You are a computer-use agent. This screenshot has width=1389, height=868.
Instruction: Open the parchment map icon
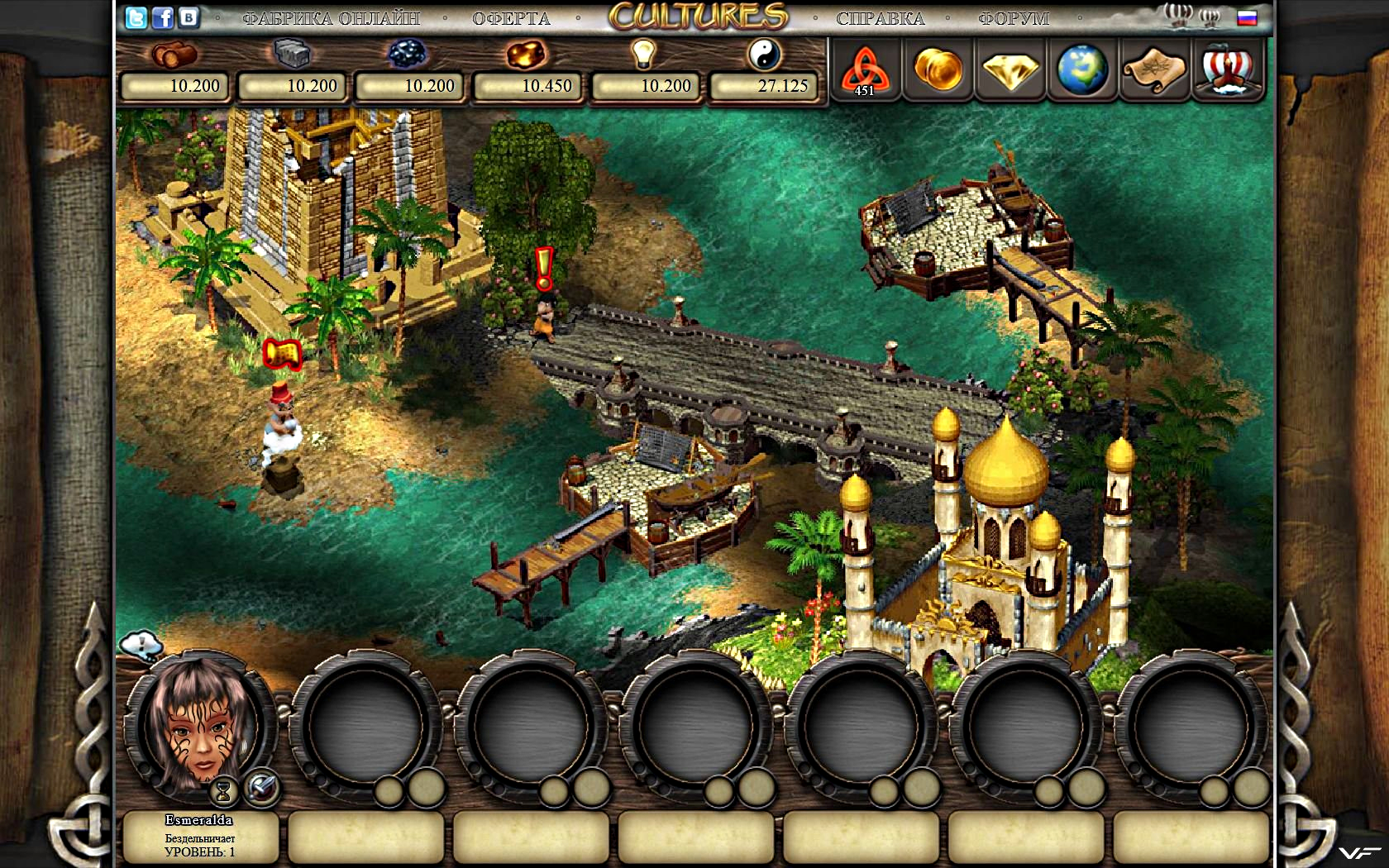click(x=1155, y=70)
